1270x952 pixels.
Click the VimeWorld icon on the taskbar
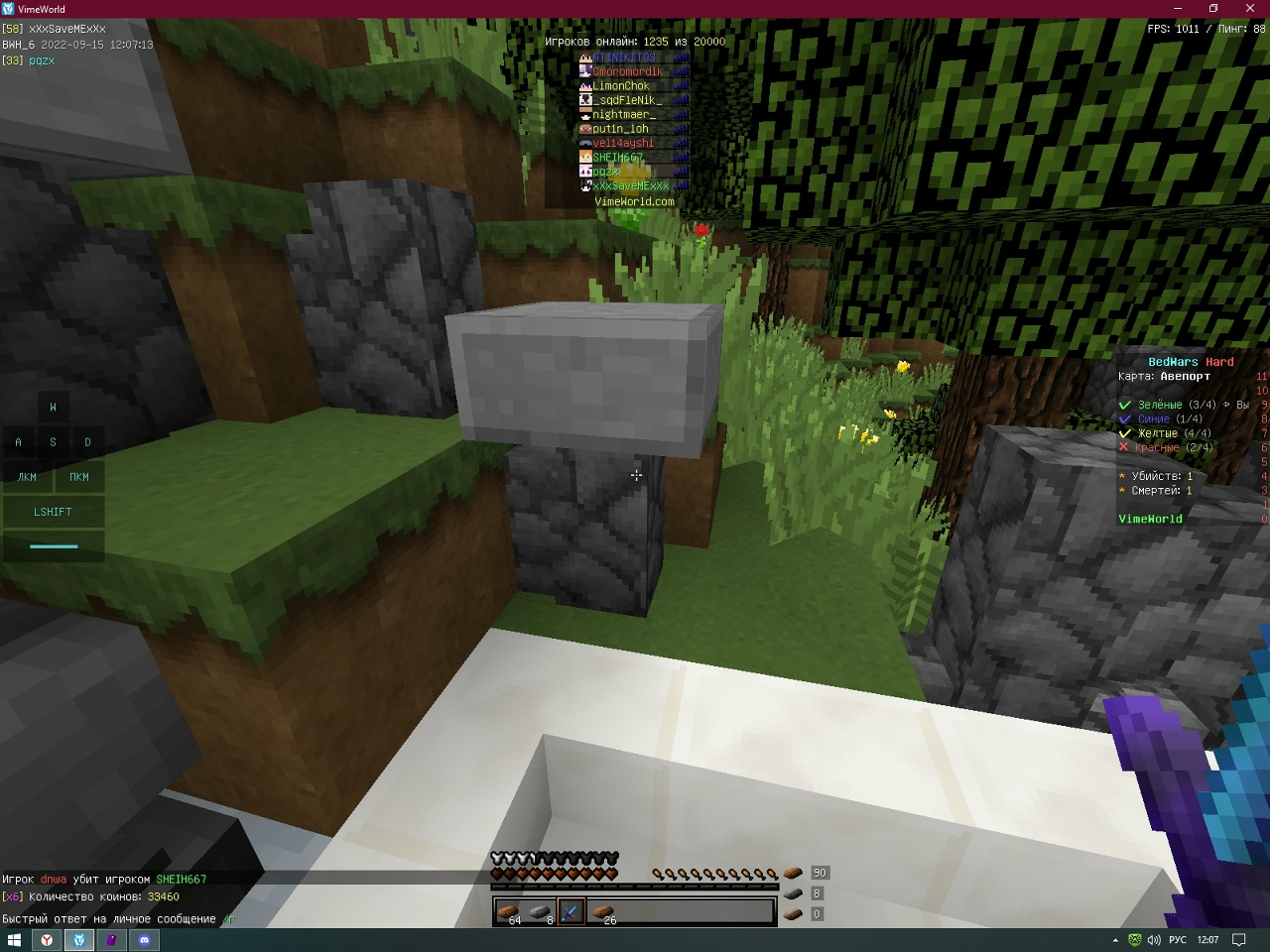79,940
